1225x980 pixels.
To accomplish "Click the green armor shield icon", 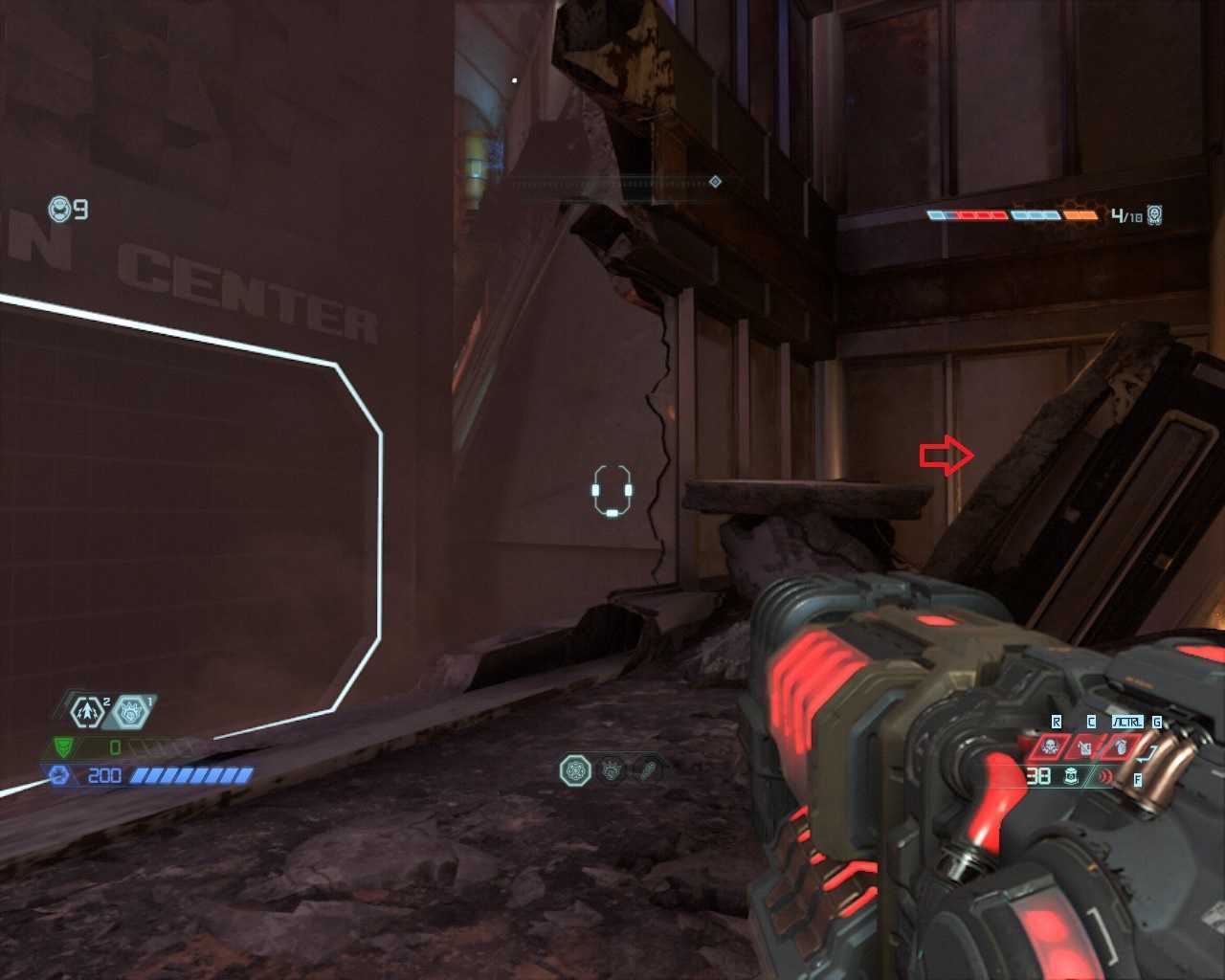I will [x=63, y=746].
